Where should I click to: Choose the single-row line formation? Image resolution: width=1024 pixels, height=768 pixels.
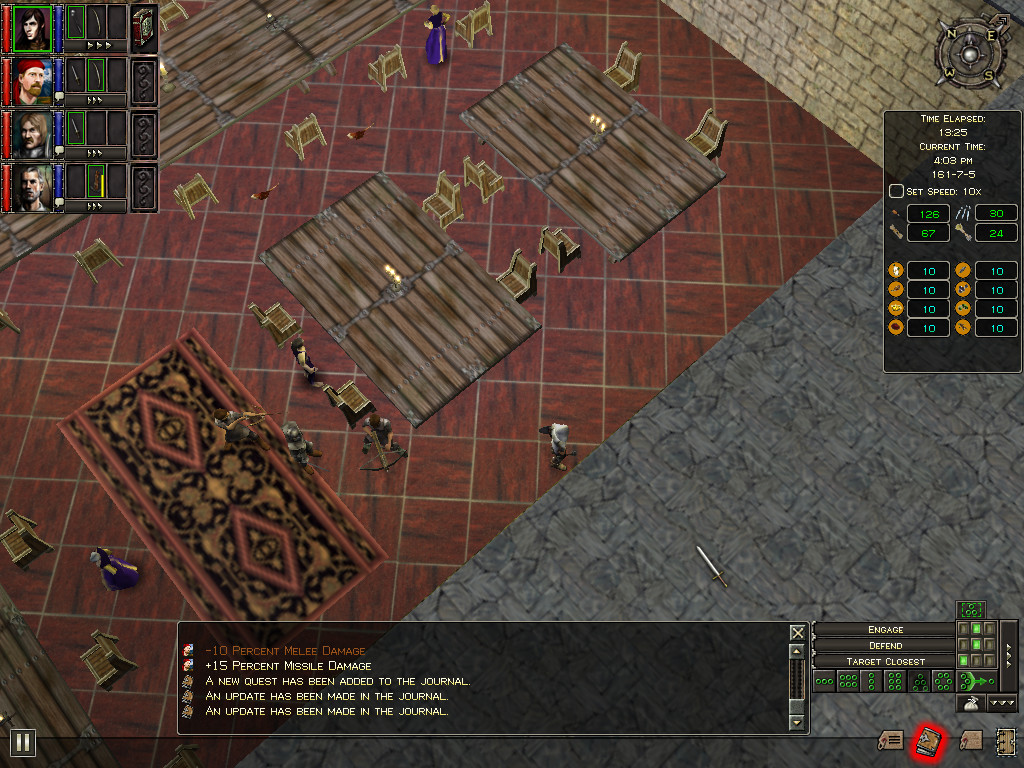point(824,682)
